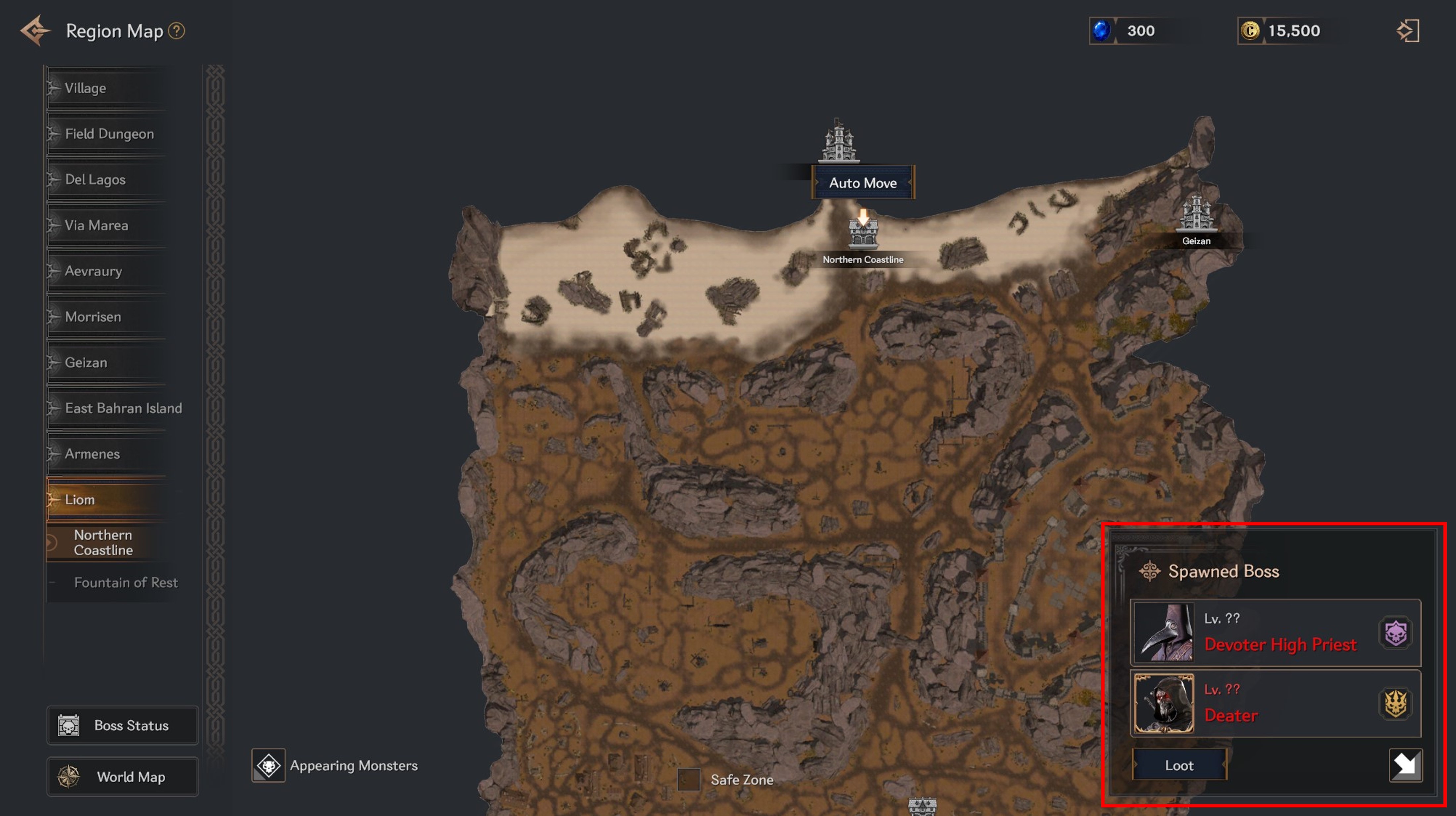View Loot for the spawned boss
The width and height of the screenshot is (1456, 816).
coord(1179,765)
